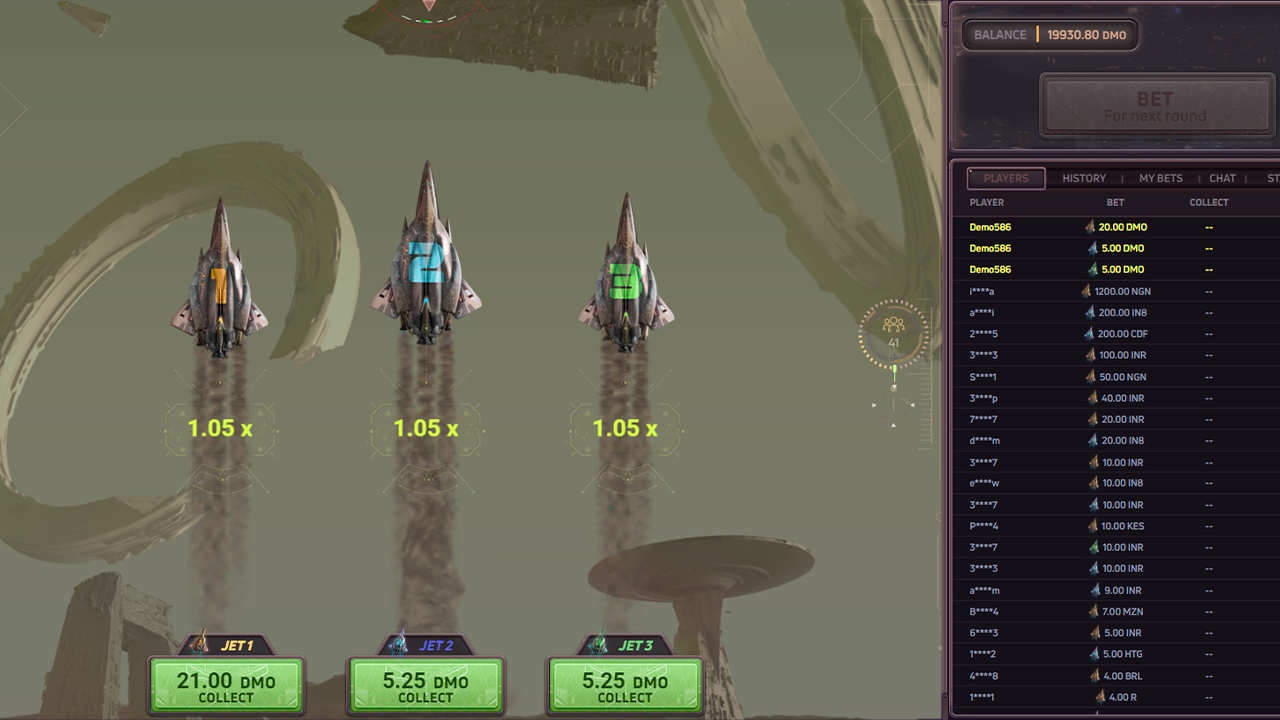The image size is (1280, 720).
Task: Open the Chat tab
Action: tap(1222, 178)
